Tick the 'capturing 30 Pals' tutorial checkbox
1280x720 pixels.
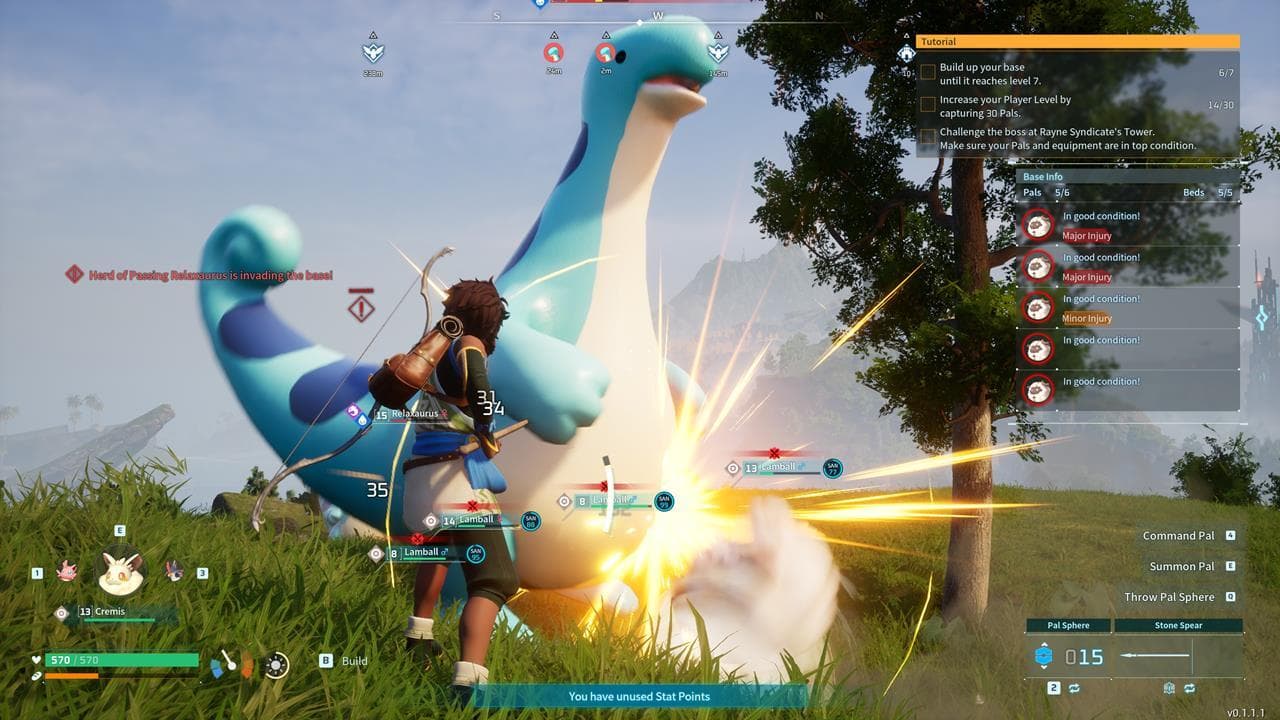pyautogui.click(x=928, y=105)
